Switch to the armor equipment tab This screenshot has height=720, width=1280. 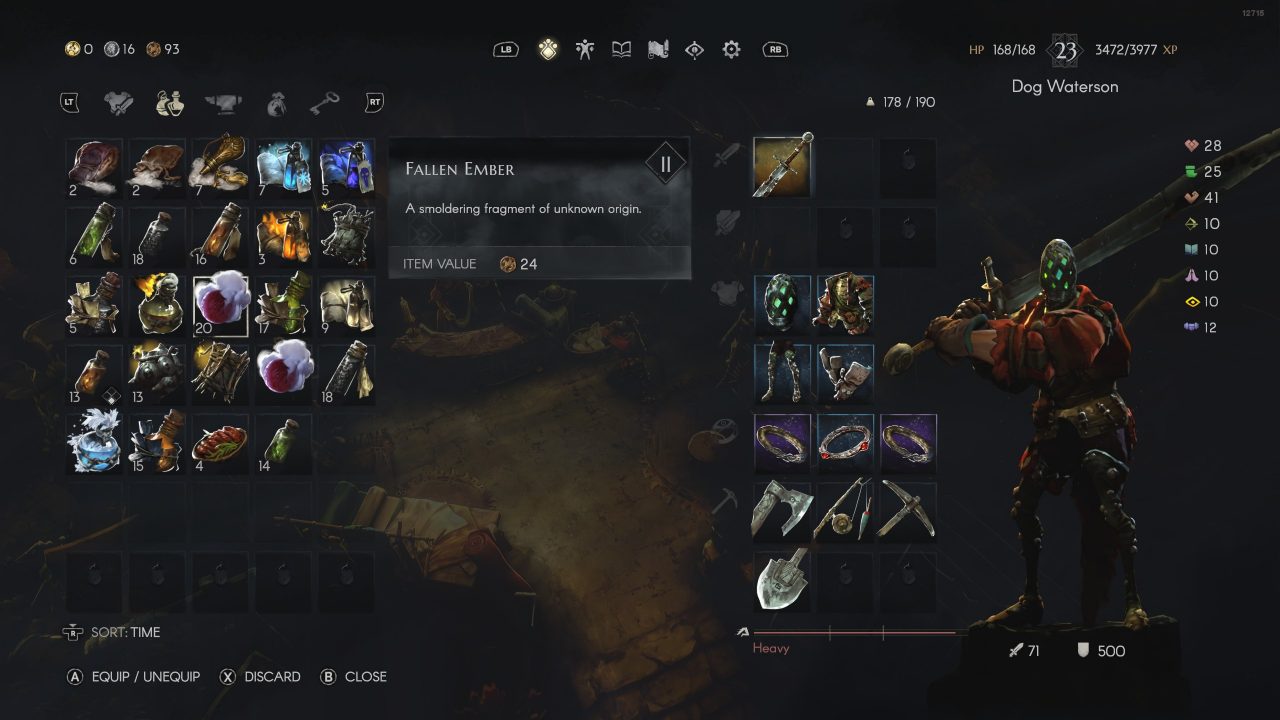click(118, 101)
